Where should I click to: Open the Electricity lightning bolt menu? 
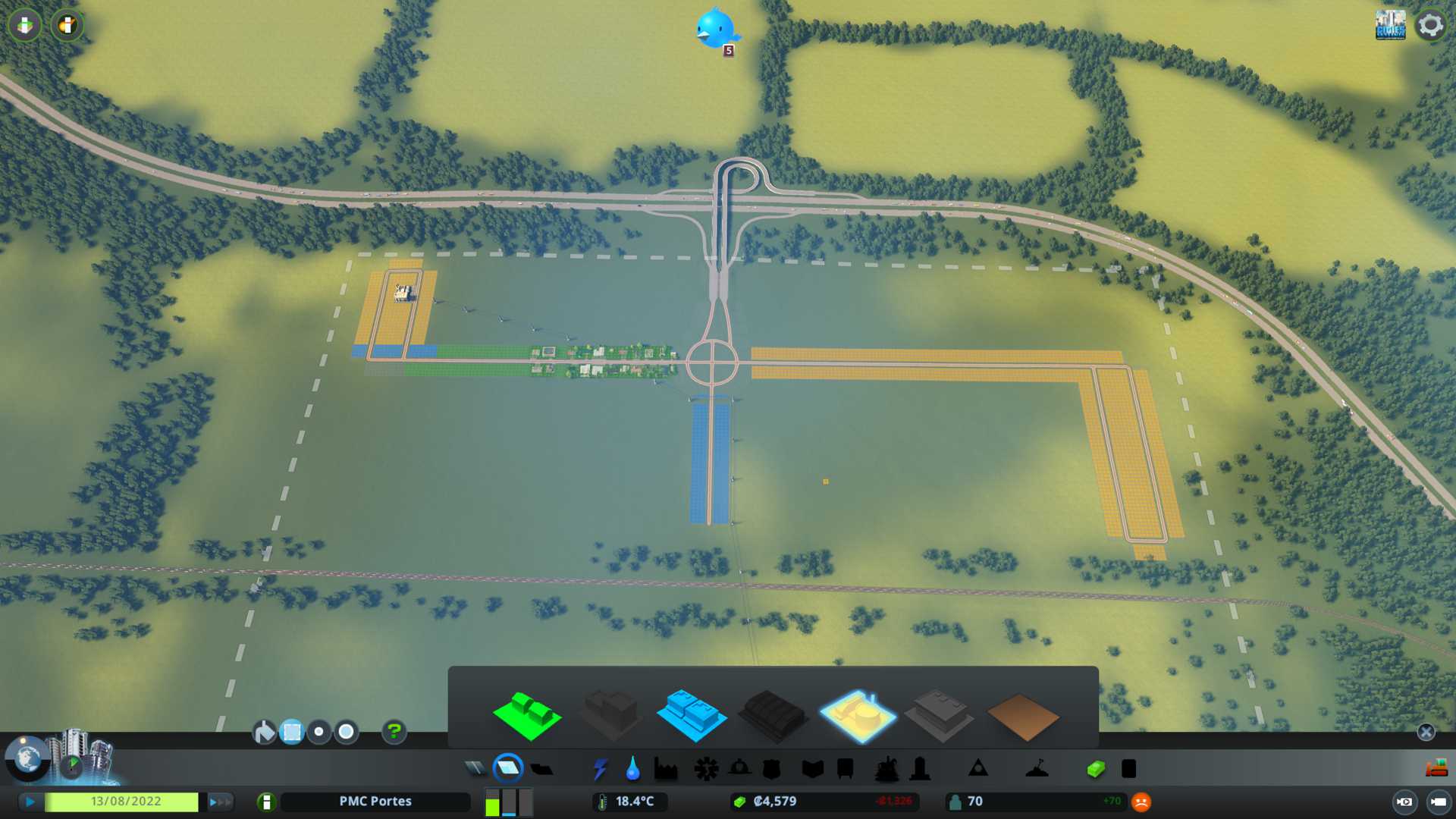tap(600, 769)
